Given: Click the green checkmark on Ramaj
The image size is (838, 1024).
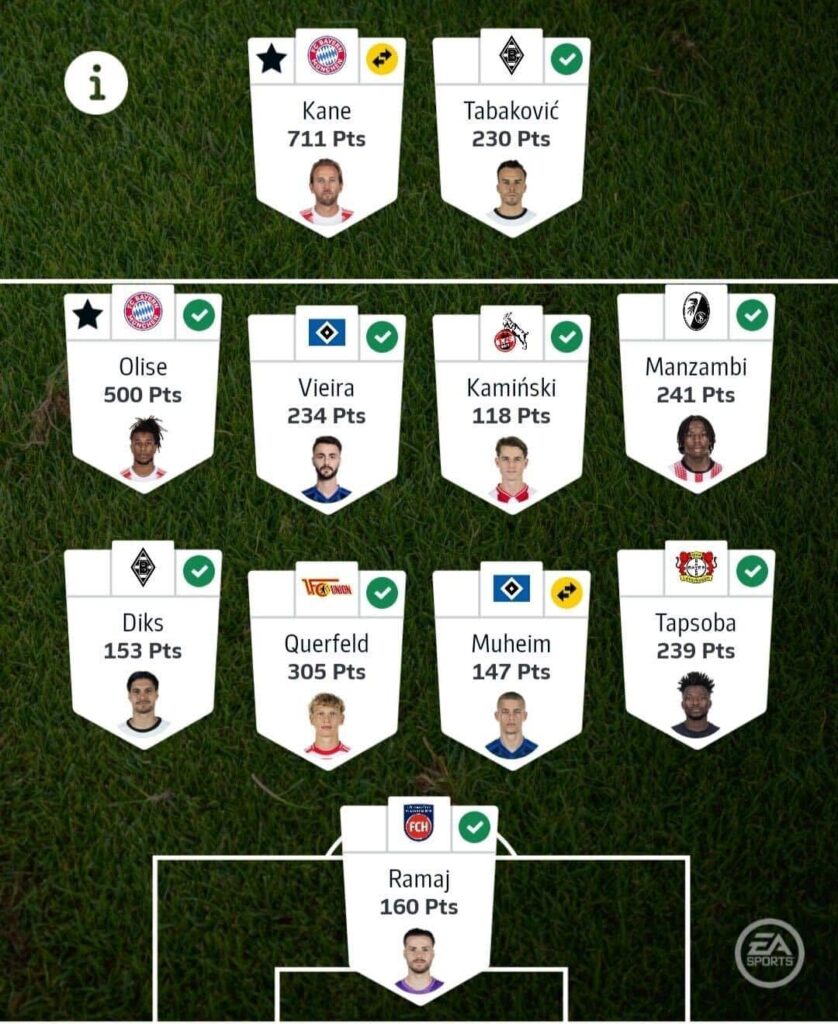Looking at the screenshot, I should pyautogui.click(x=474, y=827).
